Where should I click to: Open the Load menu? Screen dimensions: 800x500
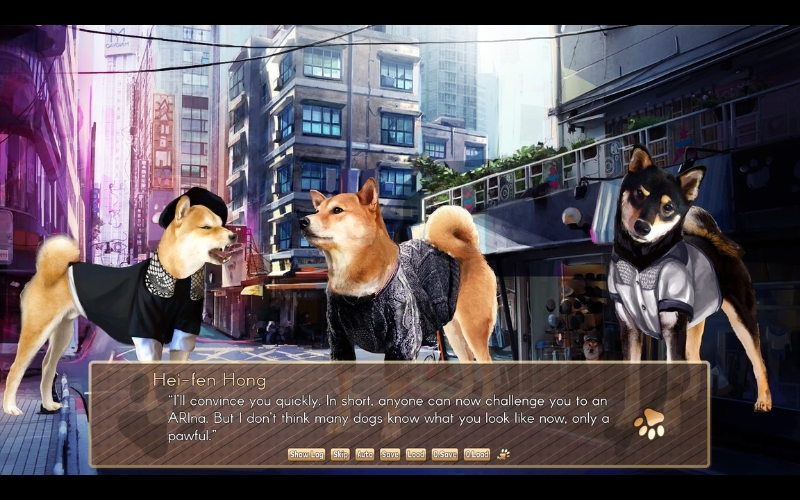pyautogui.click(x=416, y=454)
